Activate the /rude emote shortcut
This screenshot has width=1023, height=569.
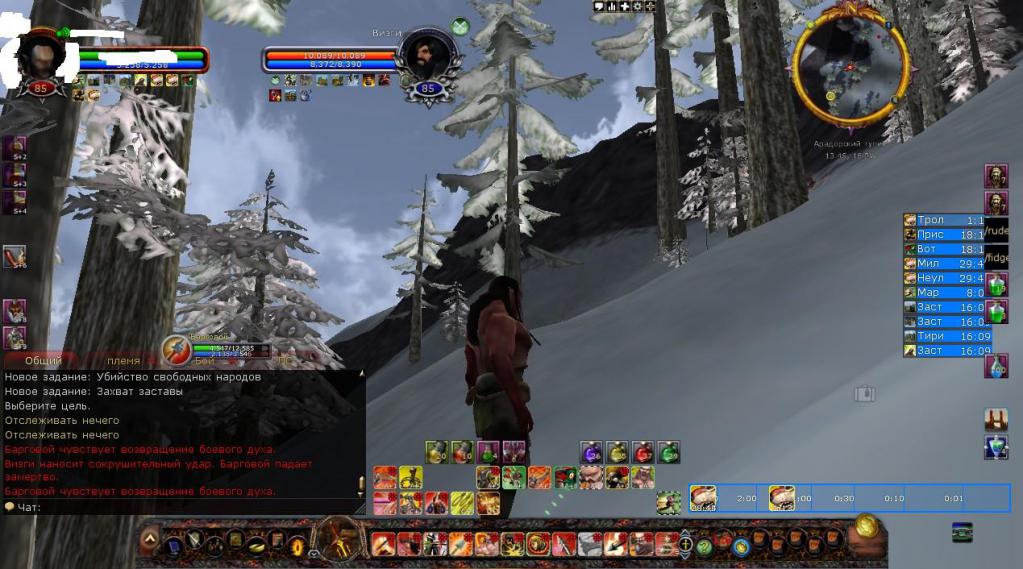point(997,232)
